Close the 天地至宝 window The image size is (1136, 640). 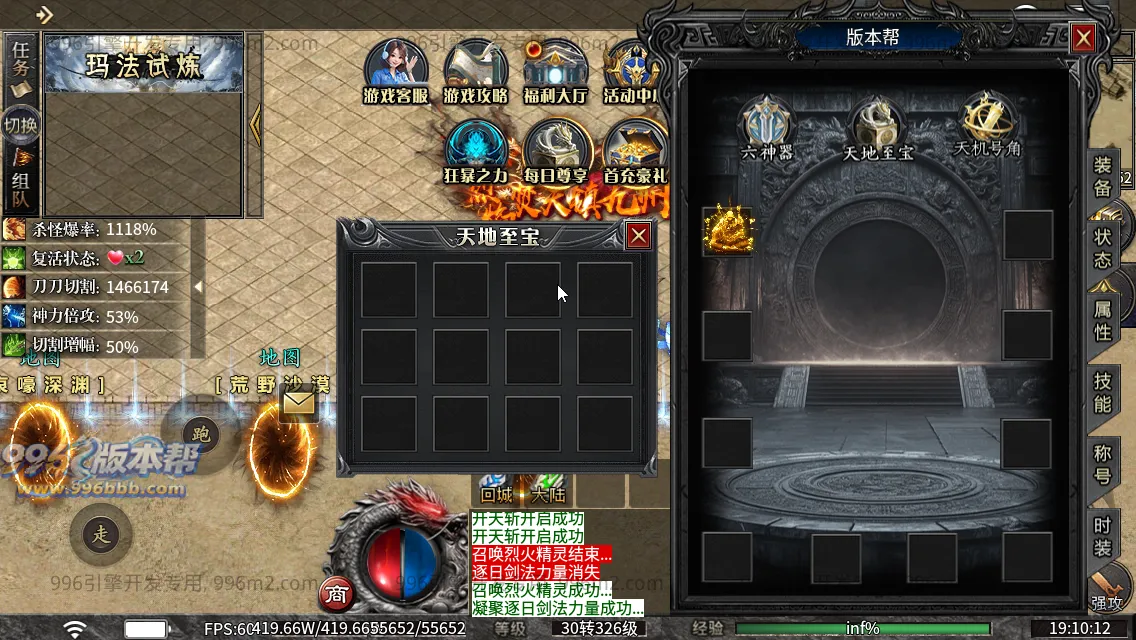point(639,235)
